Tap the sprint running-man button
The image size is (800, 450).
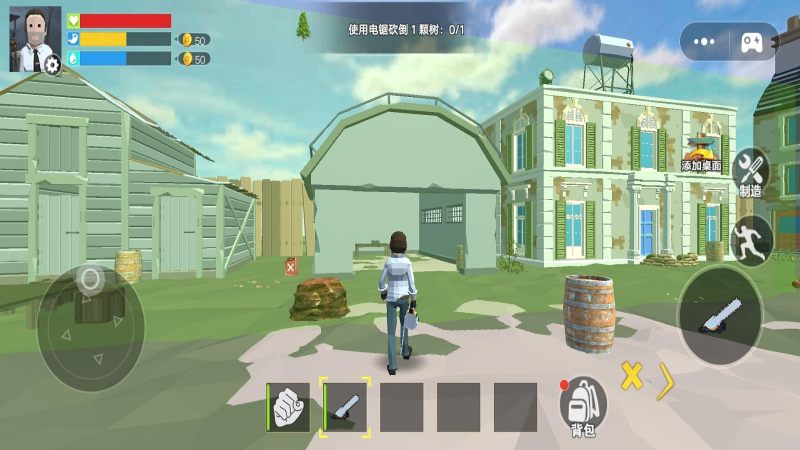click(x=751, y=239)
